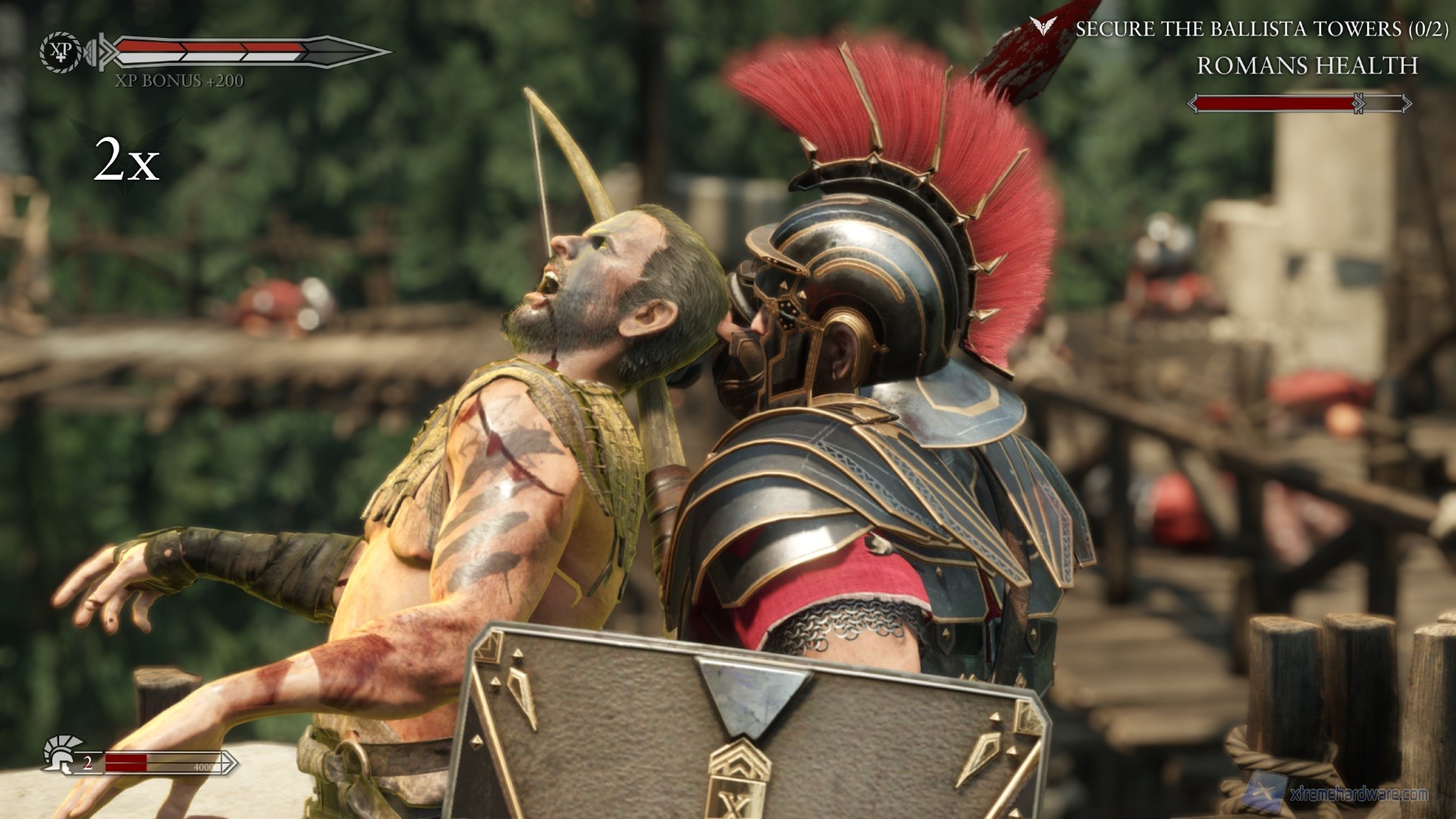Click the Roman helmet icon
The image size is (1456, 819).
click(x=62, y=753)
